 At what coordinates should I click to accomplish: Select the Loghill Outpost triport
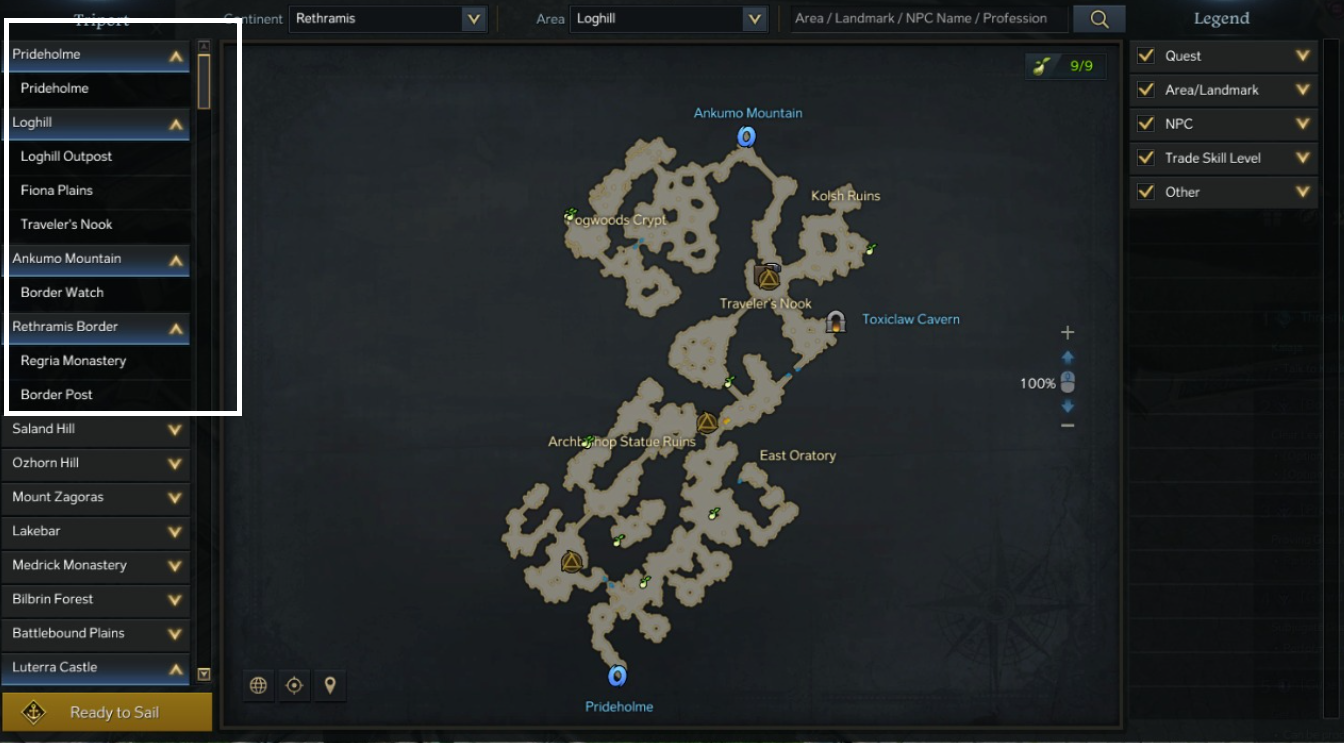pos(66,156)
